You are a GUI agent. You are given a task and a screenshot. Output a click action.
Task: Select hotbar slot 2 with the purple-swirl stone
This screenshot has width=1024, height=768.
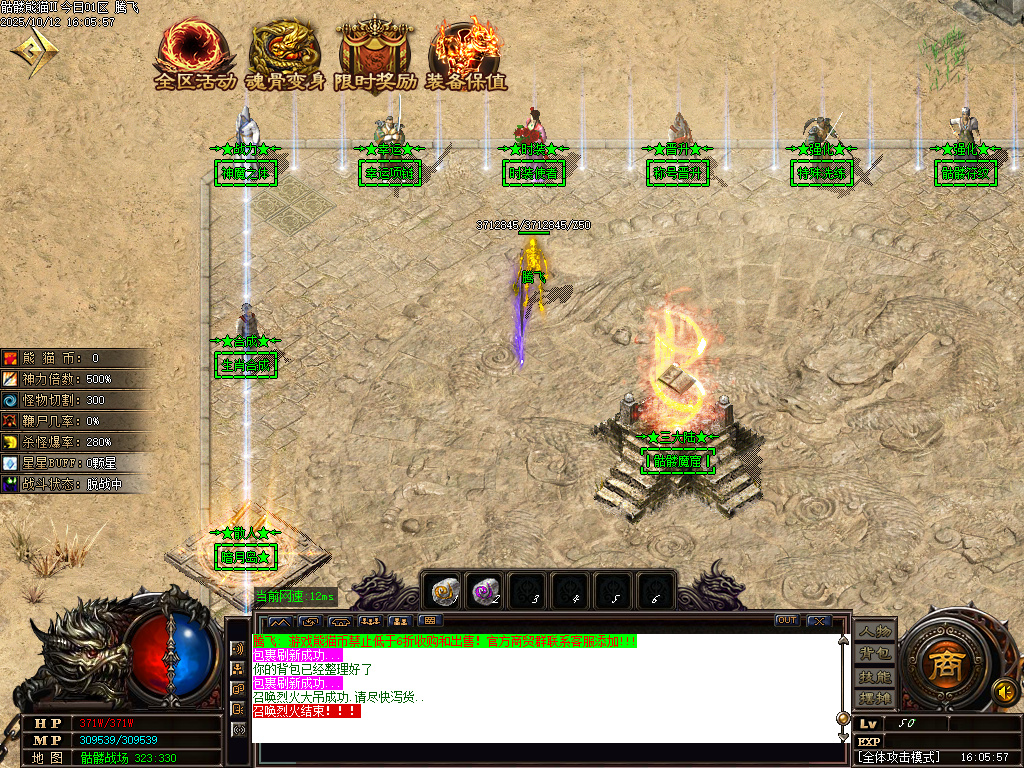tap(486, 590)
